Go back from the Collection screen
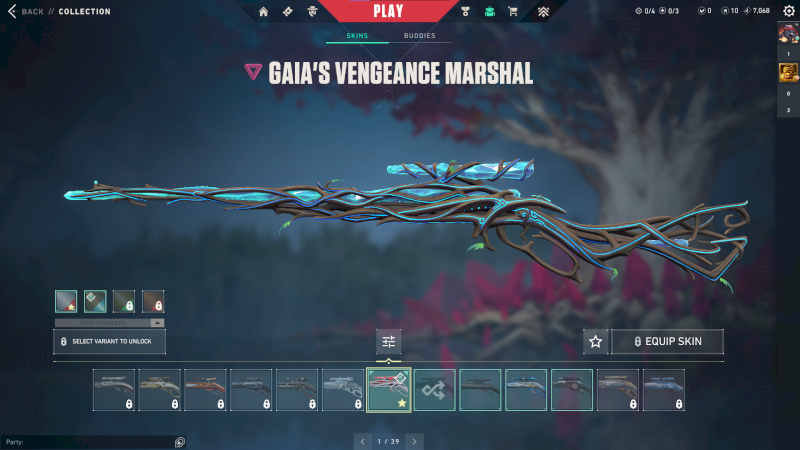The image size is (800, 450). pyautogui.click(x=27, y=12)
